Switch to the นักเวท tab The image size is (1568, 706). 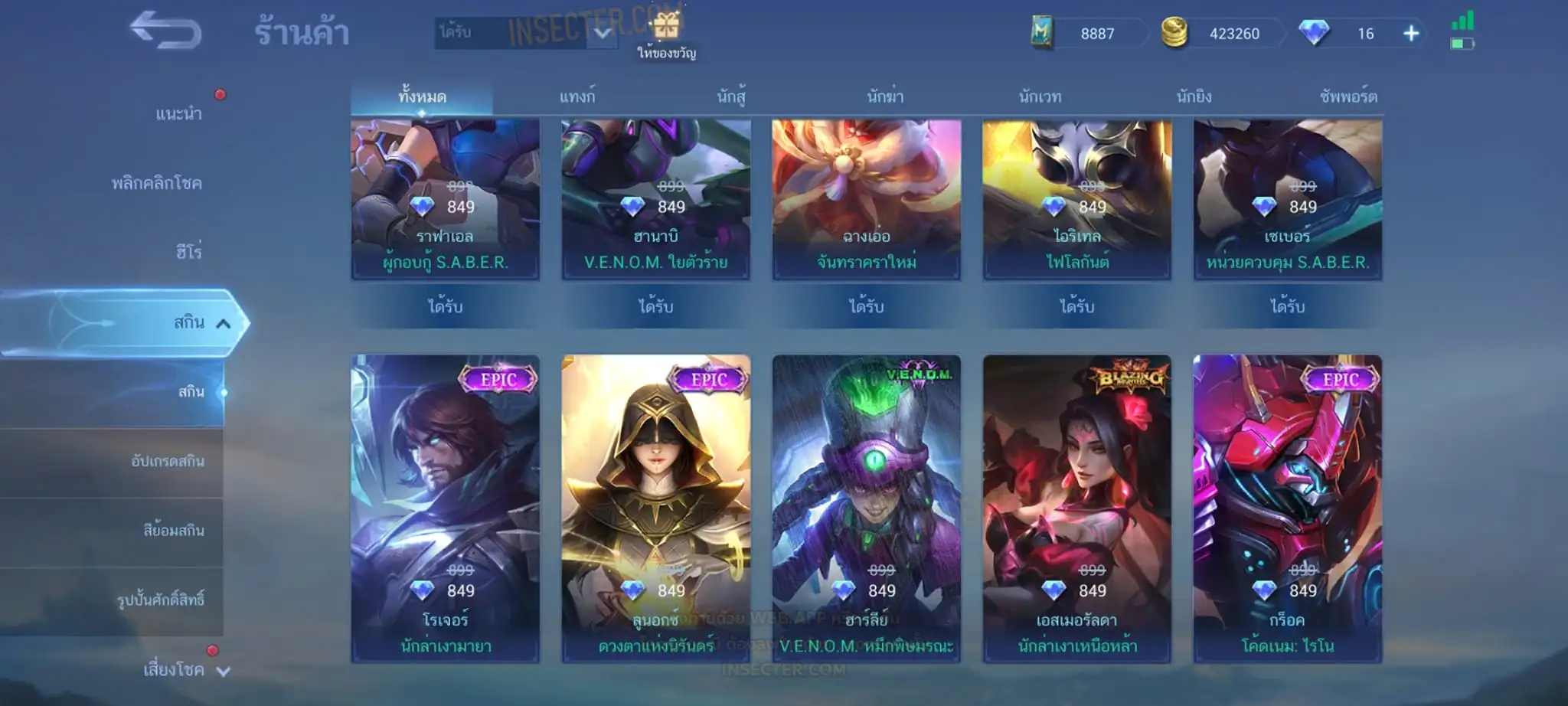[x=1040, y=97]
